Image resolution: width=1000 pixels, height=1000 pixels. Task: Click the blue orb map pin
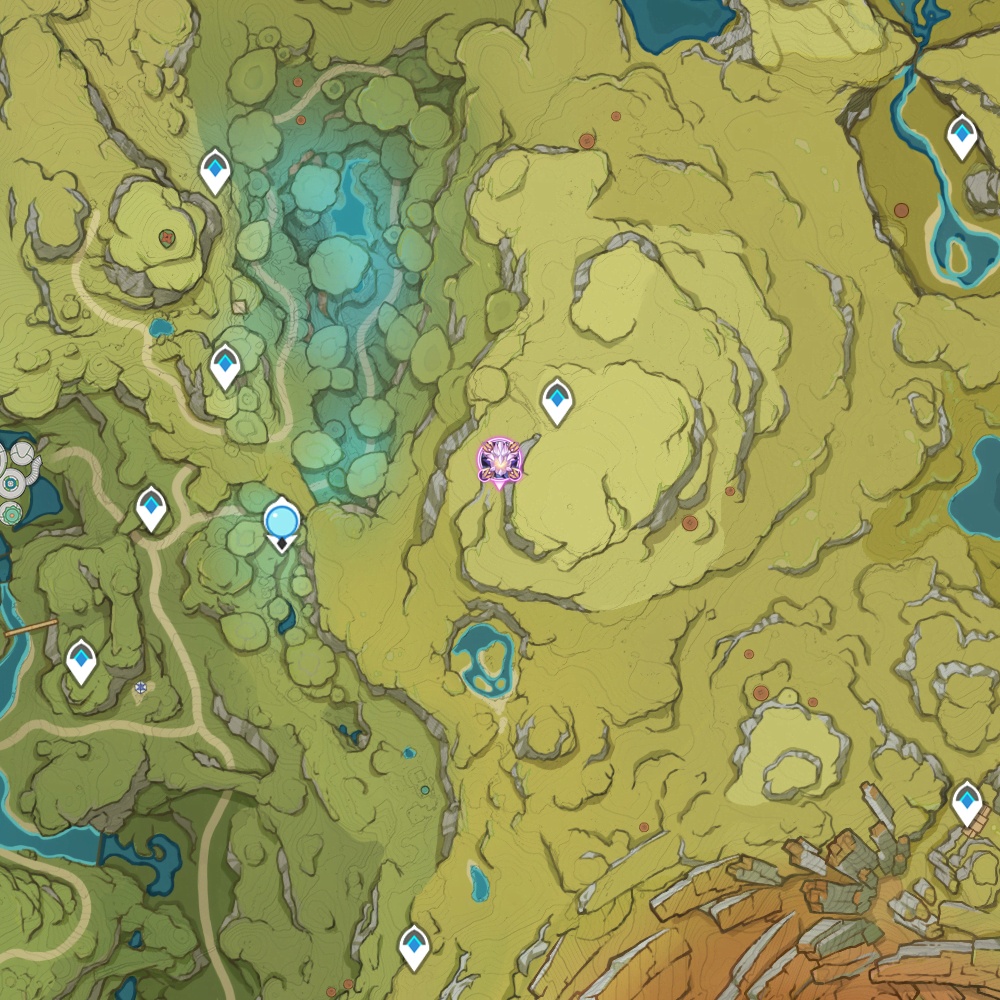click(x=282, y=522)
